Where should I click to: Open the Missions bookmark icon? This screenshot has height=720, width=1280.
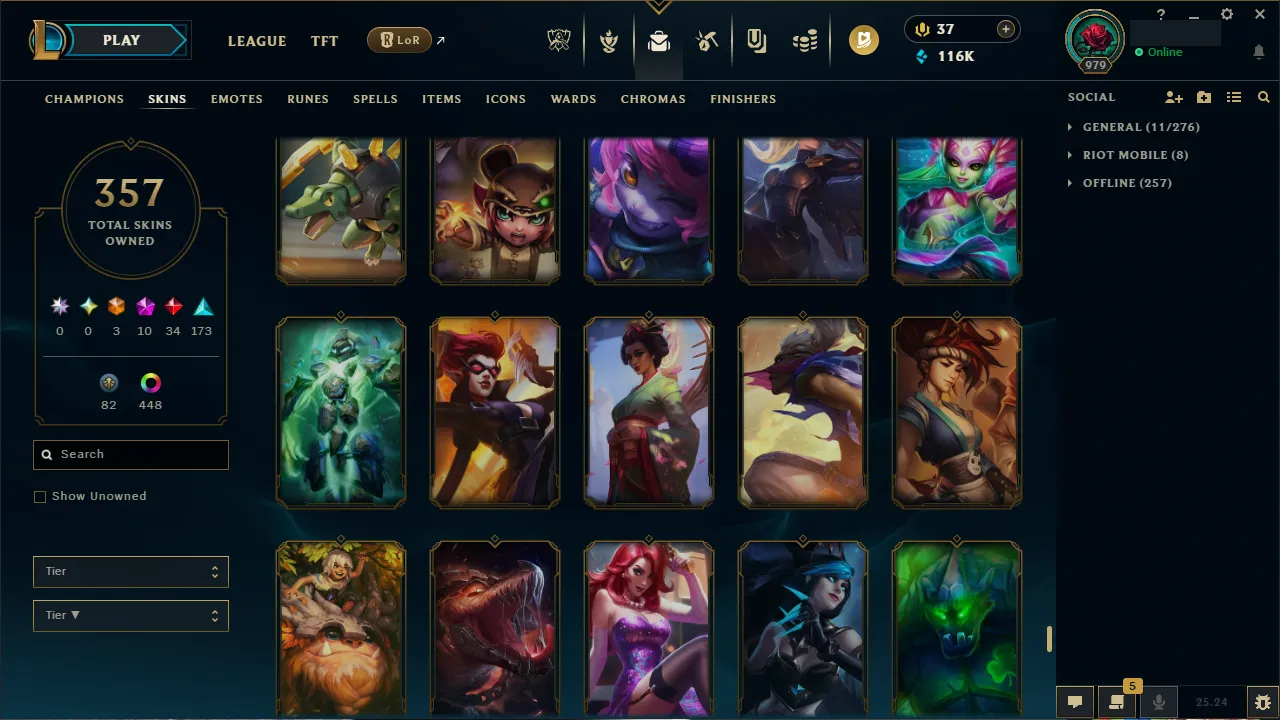coord(756,40)
